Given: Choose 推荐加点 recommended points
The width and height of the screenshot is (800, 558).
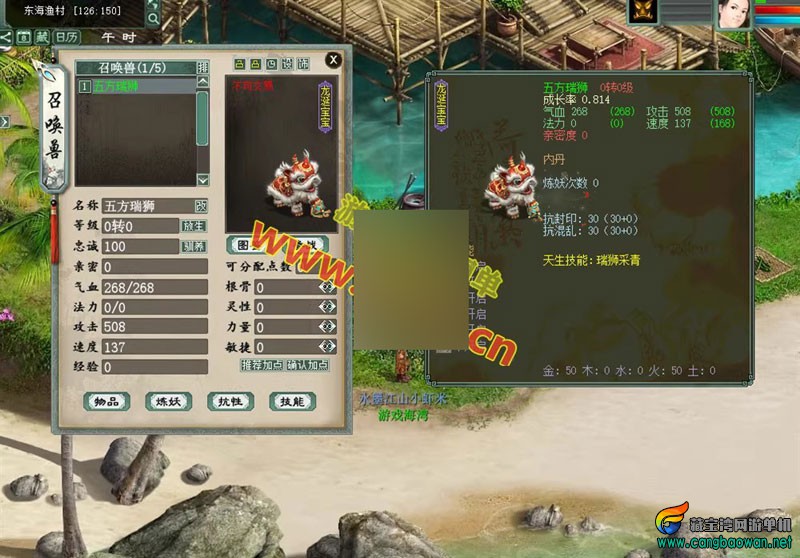Looking at the screenshot, I should (x=262, y=365).
